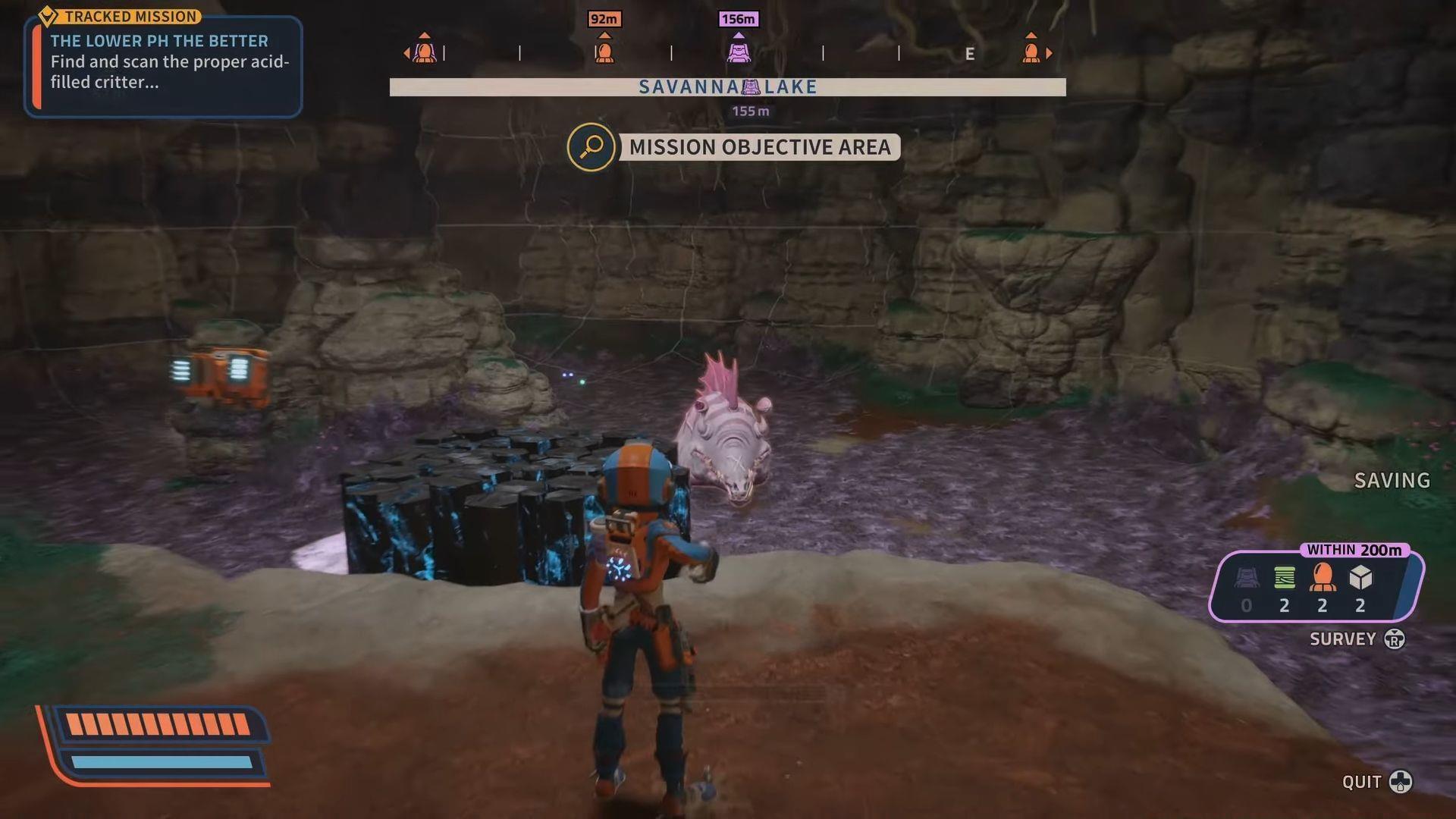Expand the compass with its left arrow
The height and width of the screenshot is (819, 1456).
click(x=407, y=53)
